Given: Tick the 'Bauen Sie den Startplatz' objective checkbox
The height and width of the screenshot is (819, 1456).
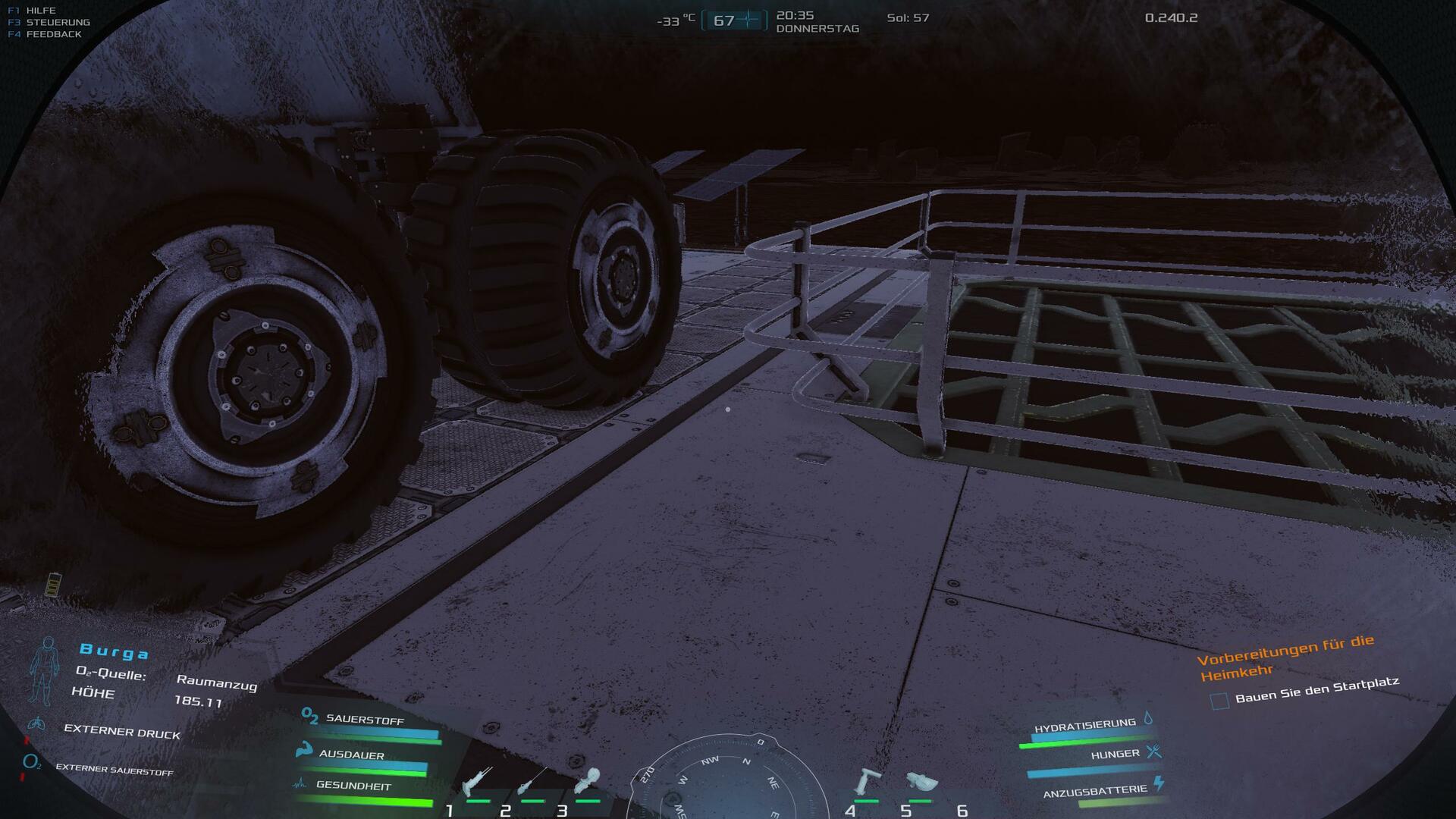Looking at the screenshot, I should point(1219,701).
